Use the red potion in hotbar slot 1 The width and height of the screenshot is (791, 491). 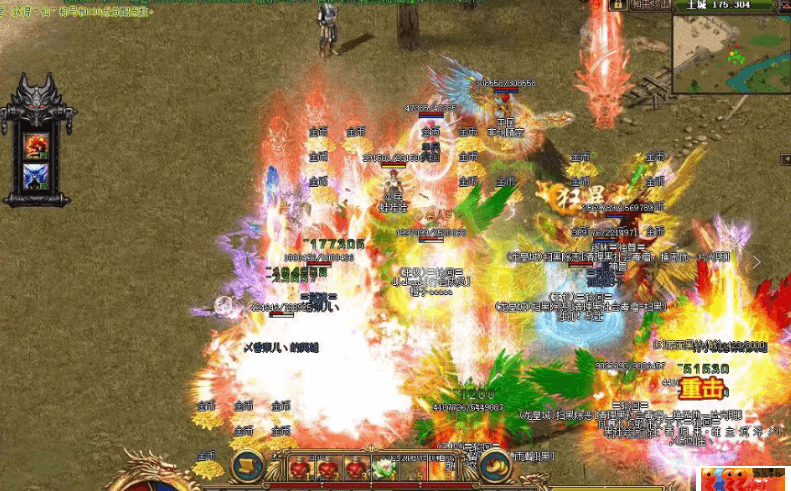click(x=300, y=467)
